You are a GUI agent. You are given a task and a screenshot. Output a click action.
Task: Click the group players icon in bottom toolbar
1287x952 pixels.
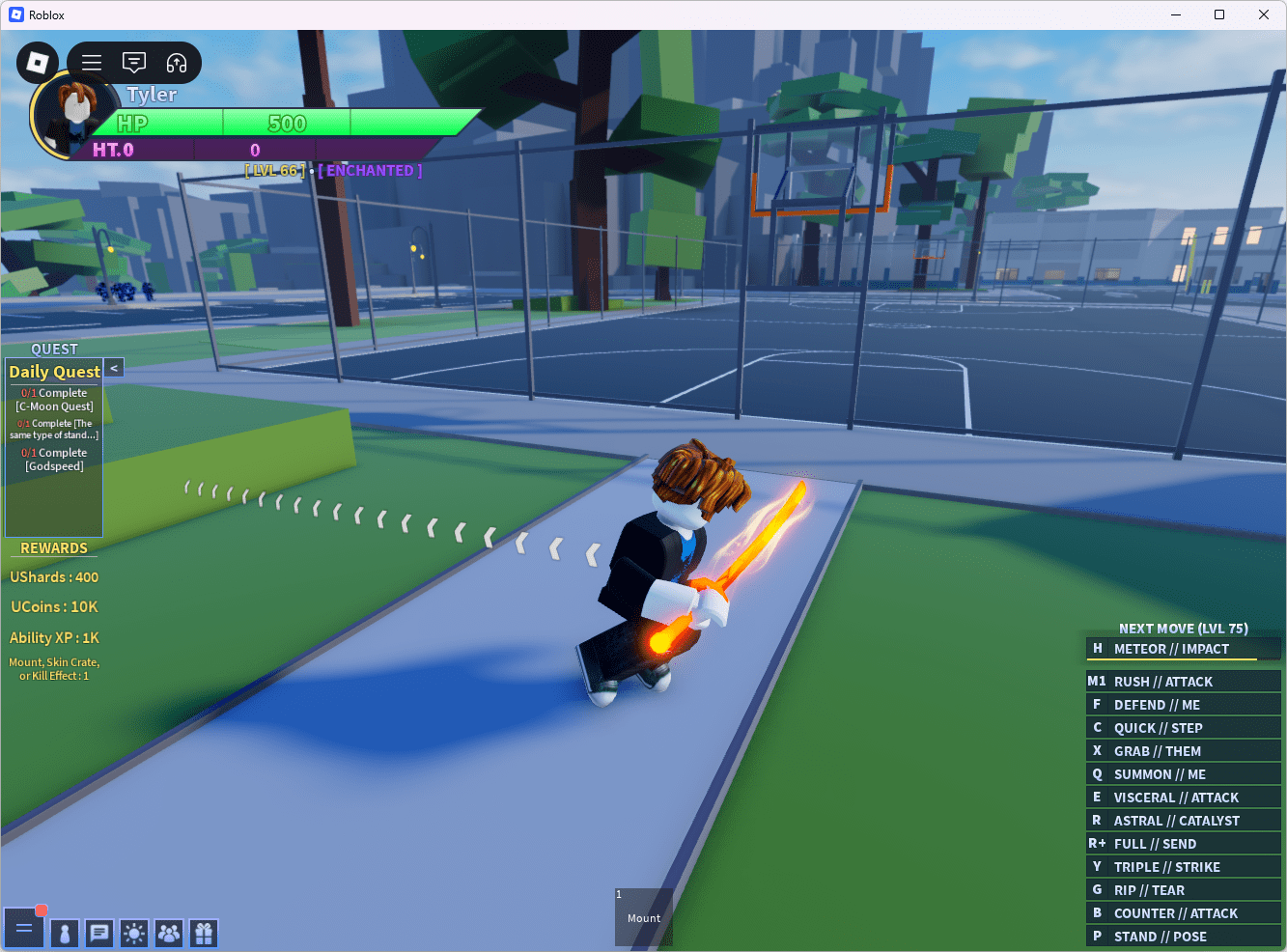click(x=168, y=933)
